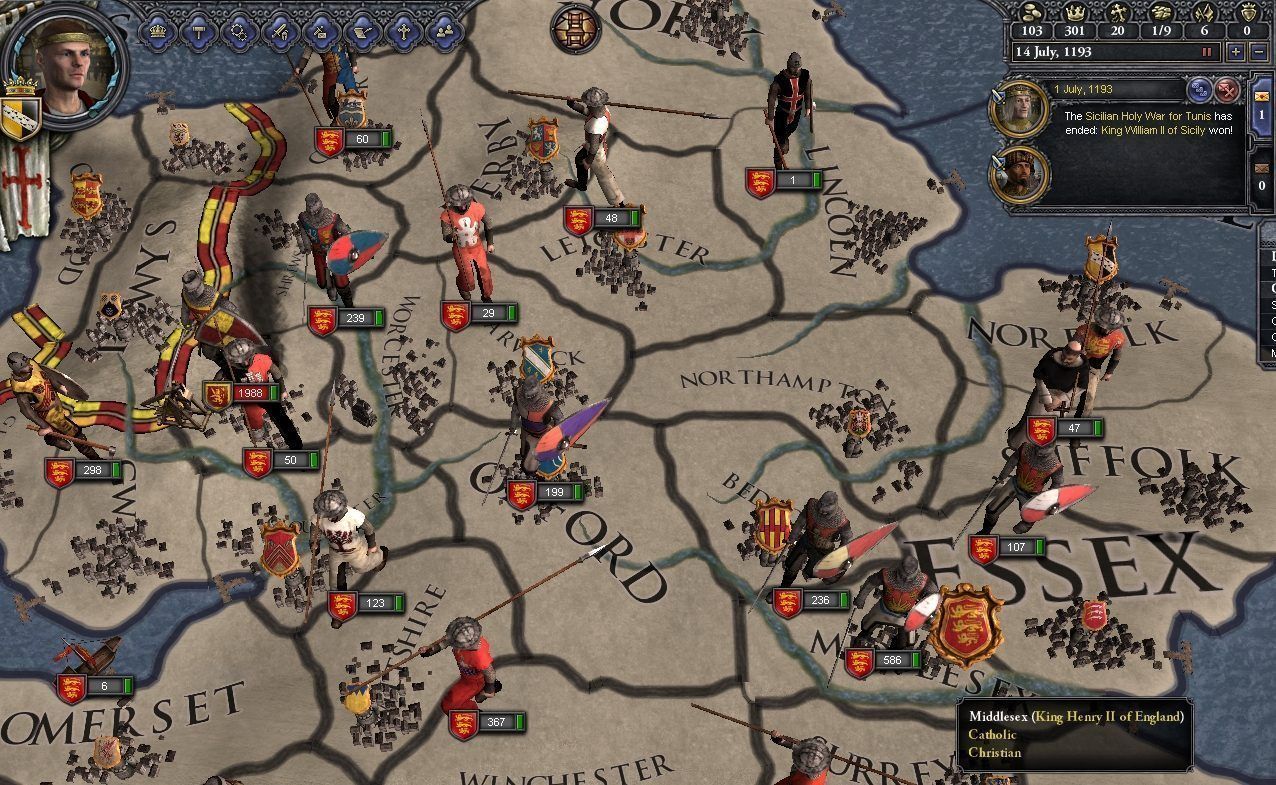Viewport: 1276px width, 785px height.
Task: Open the hammer icon menu
Action: 198,31
